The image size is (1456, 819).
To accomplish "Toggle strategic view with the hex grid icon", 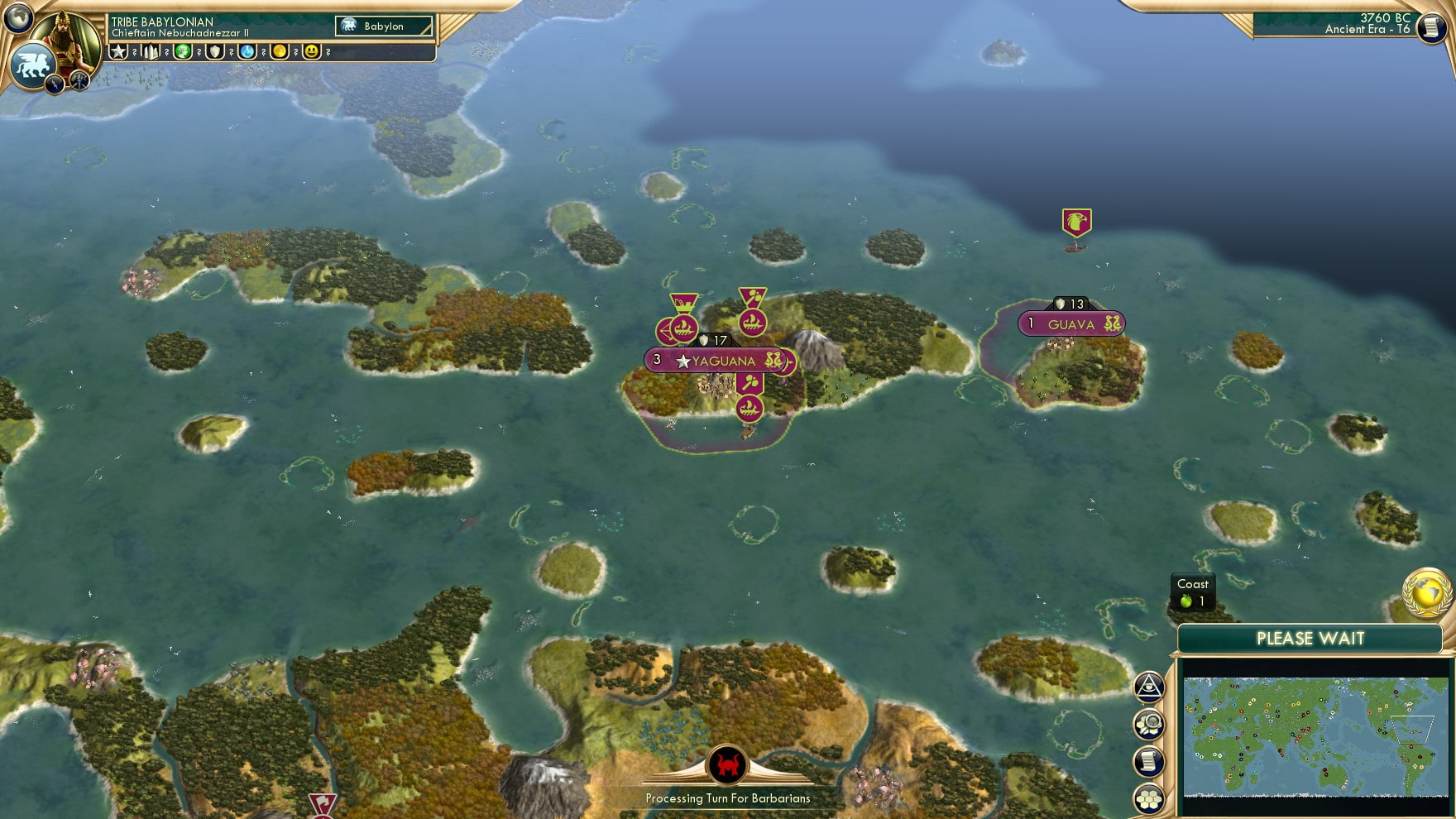I will click(1150, 796).
